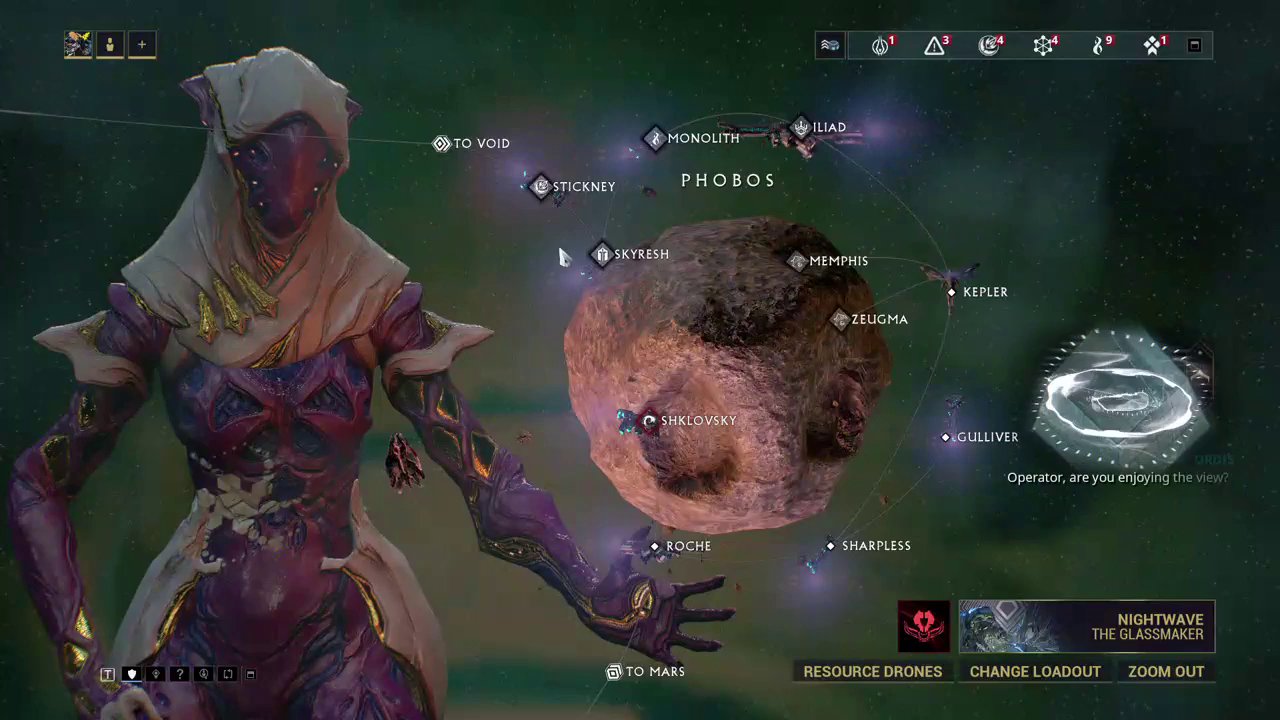
Task: Travel via the To Void junction
Action: click(441, 144)
